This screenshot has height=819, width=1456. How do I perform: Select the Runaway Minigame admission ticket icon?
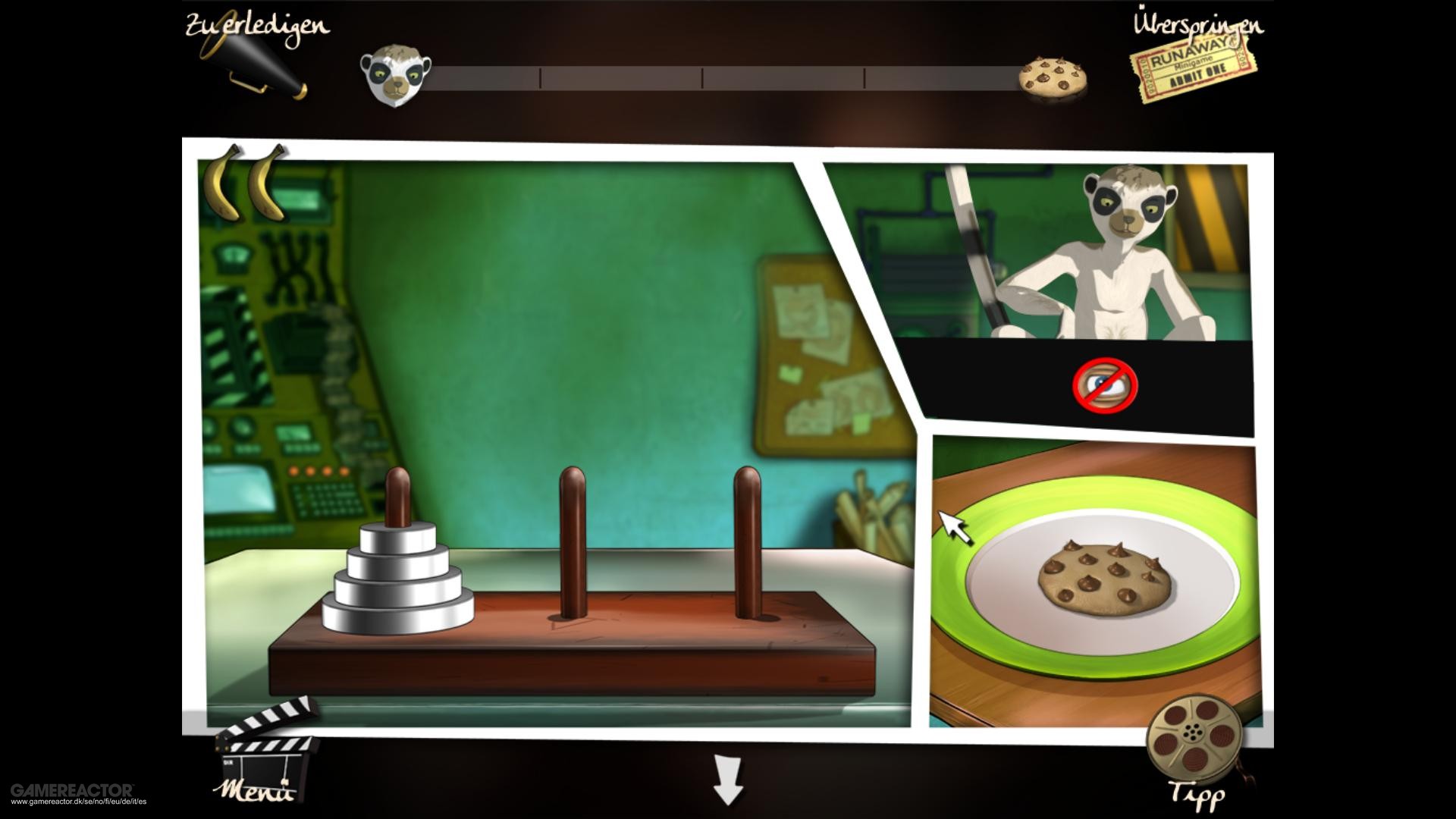[1191, 69]
